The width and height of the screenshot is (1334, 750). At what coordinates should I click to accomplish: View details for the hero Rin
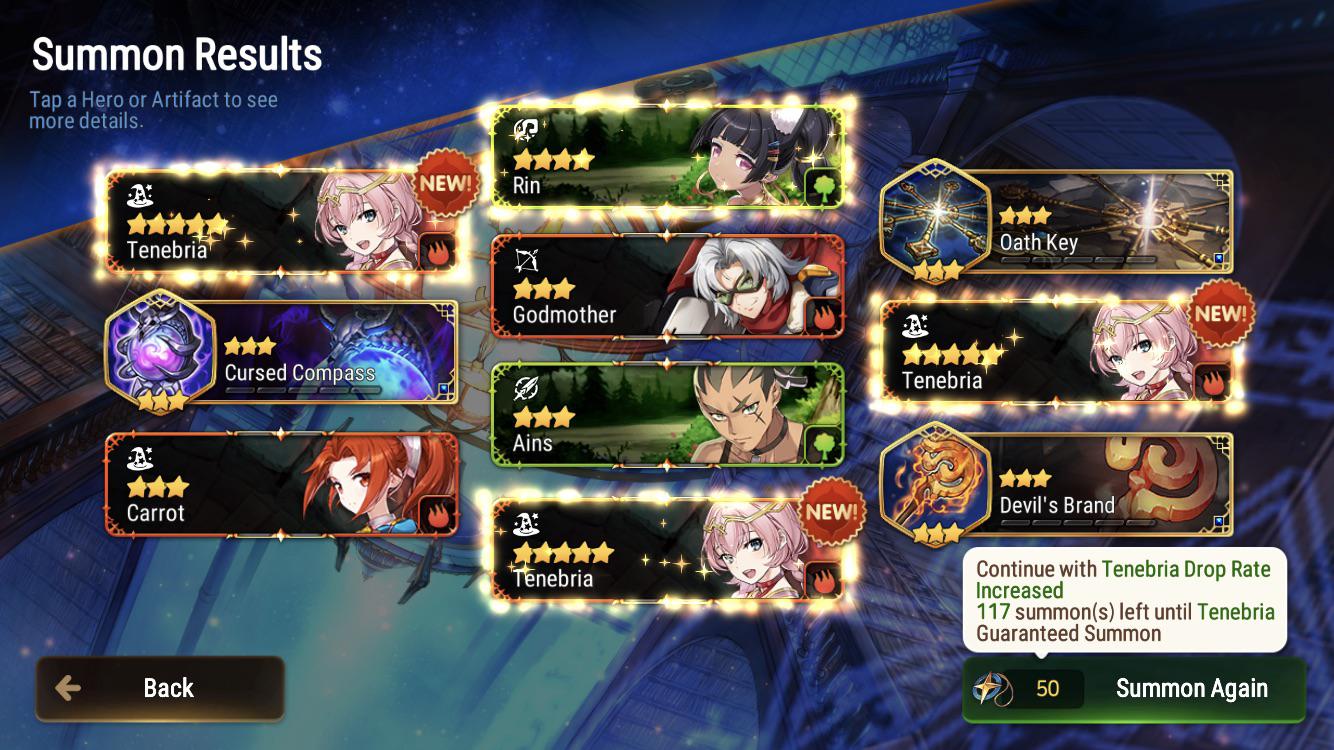(x=668, y=158)
